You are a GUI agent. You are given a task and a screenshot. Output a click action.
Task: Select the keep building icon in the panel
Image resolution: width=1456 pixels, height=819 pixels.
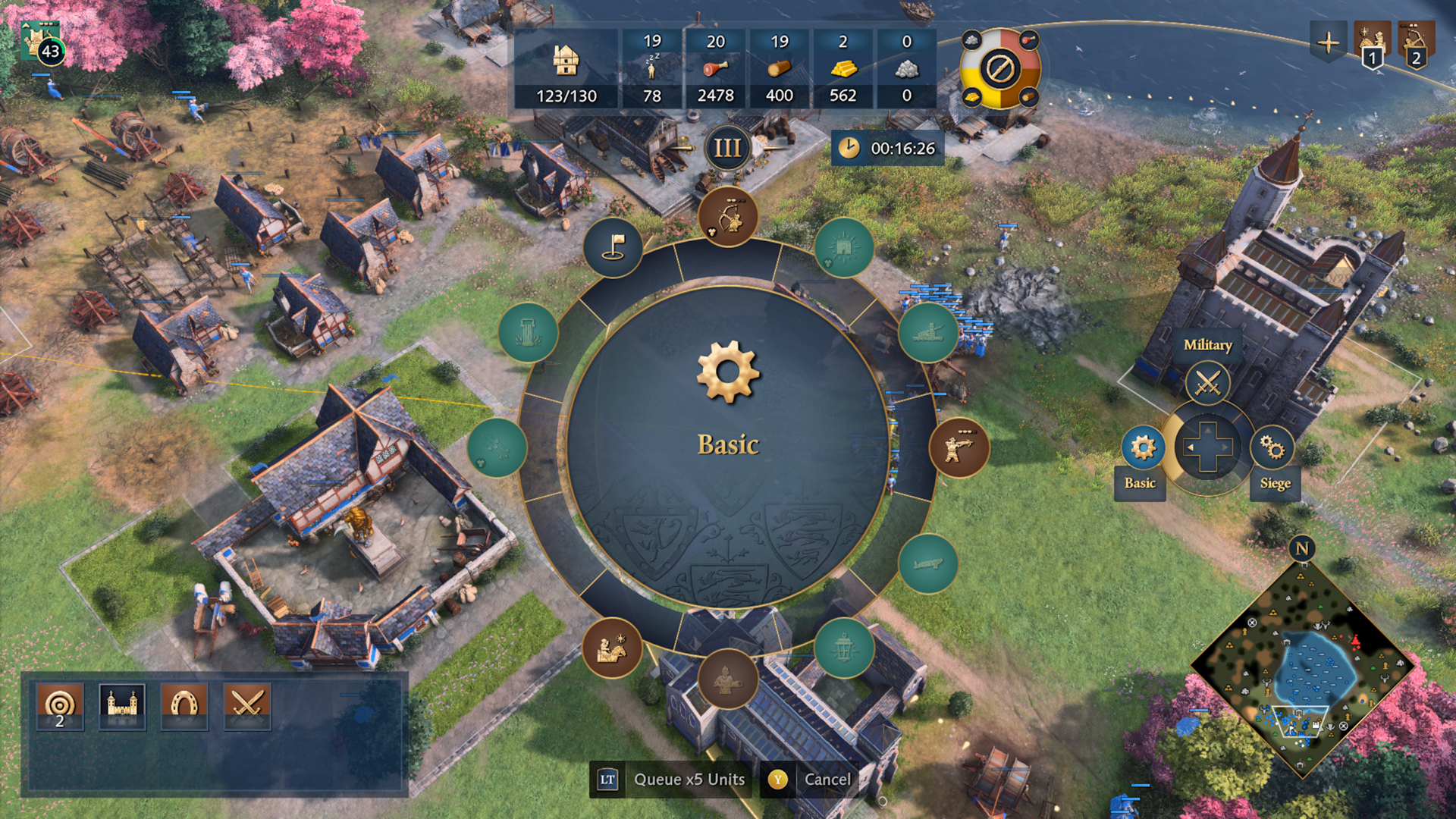coord(122,706)
